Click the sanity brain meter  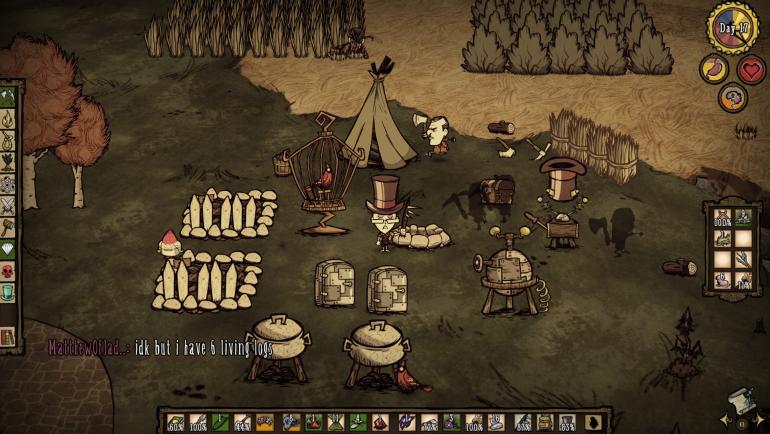pyautogui.click(x=731, y=97)
